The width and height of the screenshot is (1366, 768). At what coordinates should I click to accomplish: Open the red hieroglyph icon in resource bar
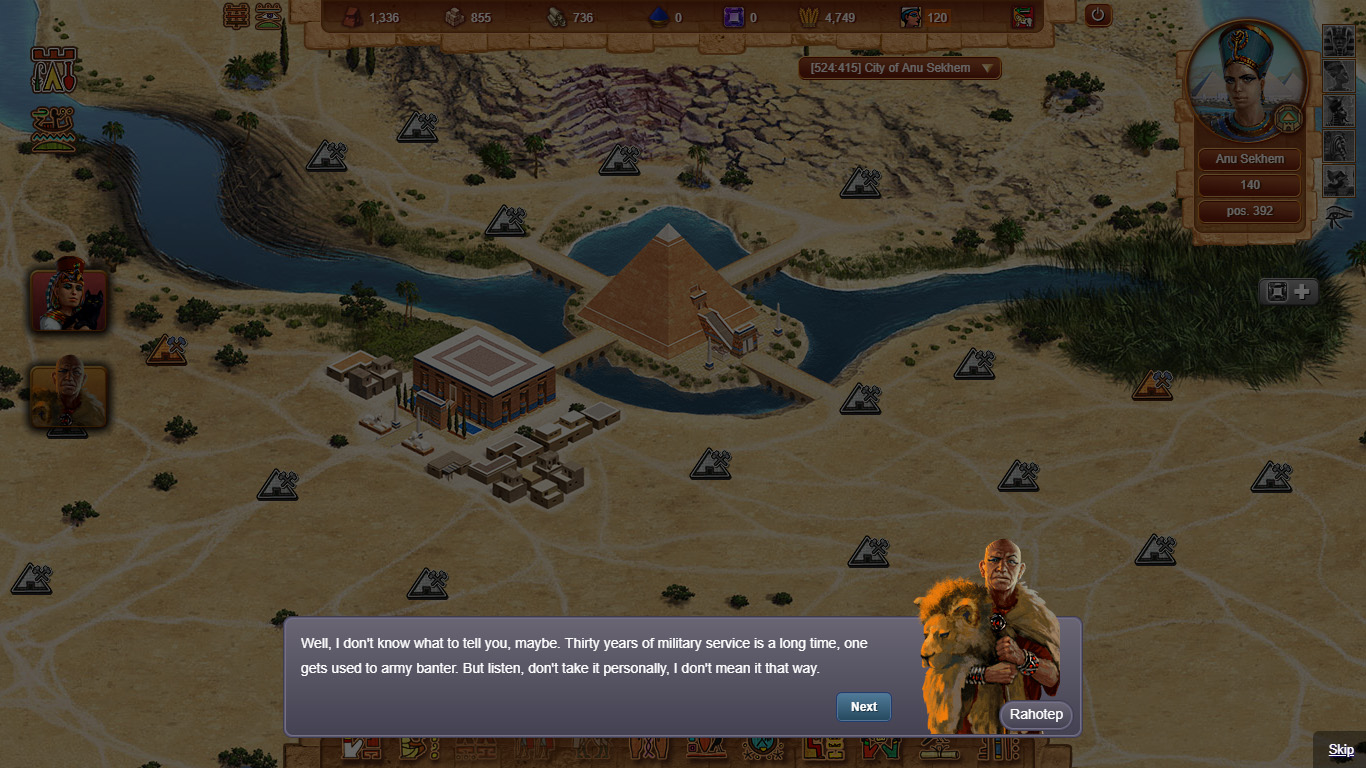point(1022,17)
